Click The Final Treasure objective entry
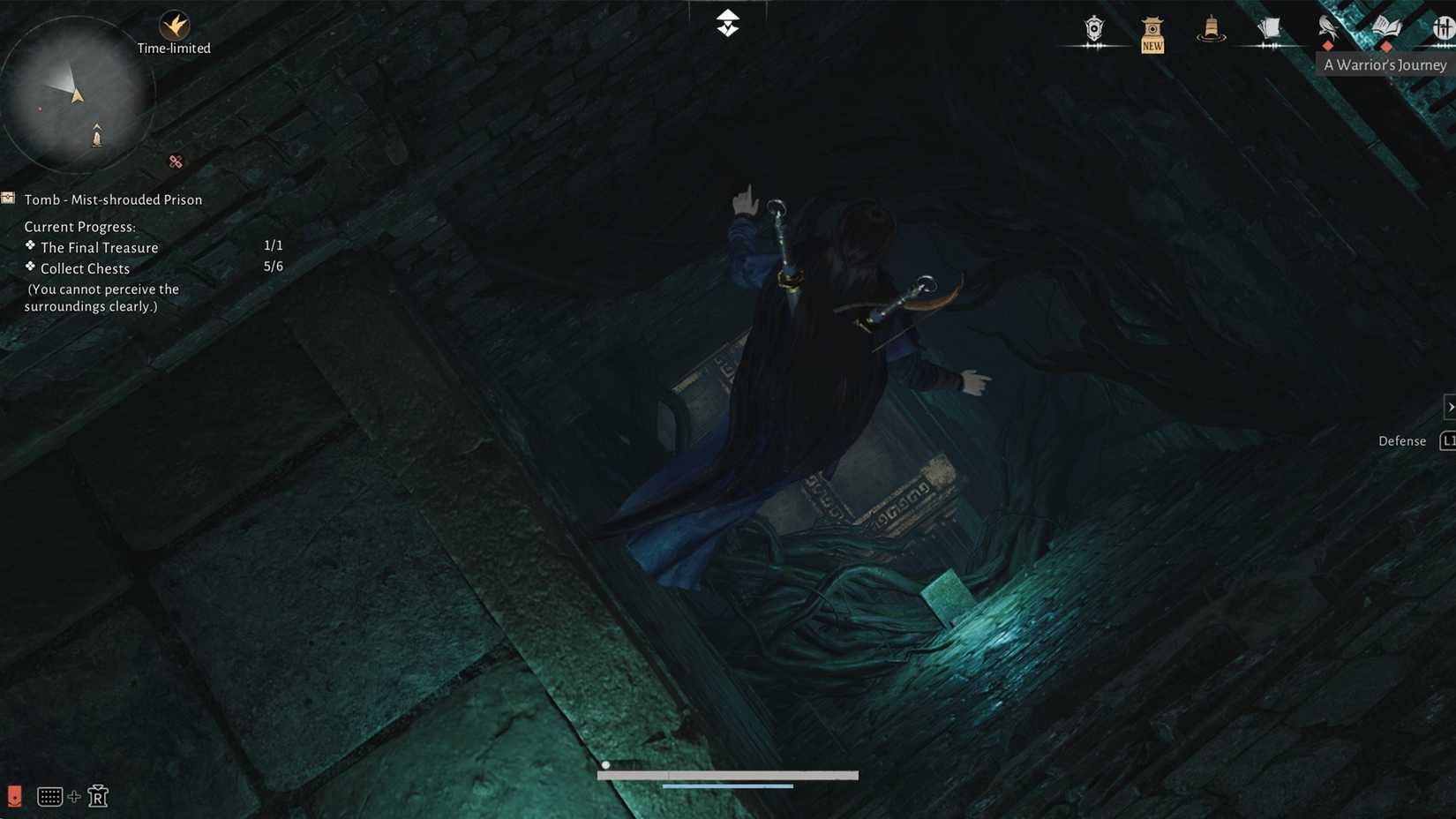Image resolution: width=1456 pixels, height=819 pixels. pos(98,247)
